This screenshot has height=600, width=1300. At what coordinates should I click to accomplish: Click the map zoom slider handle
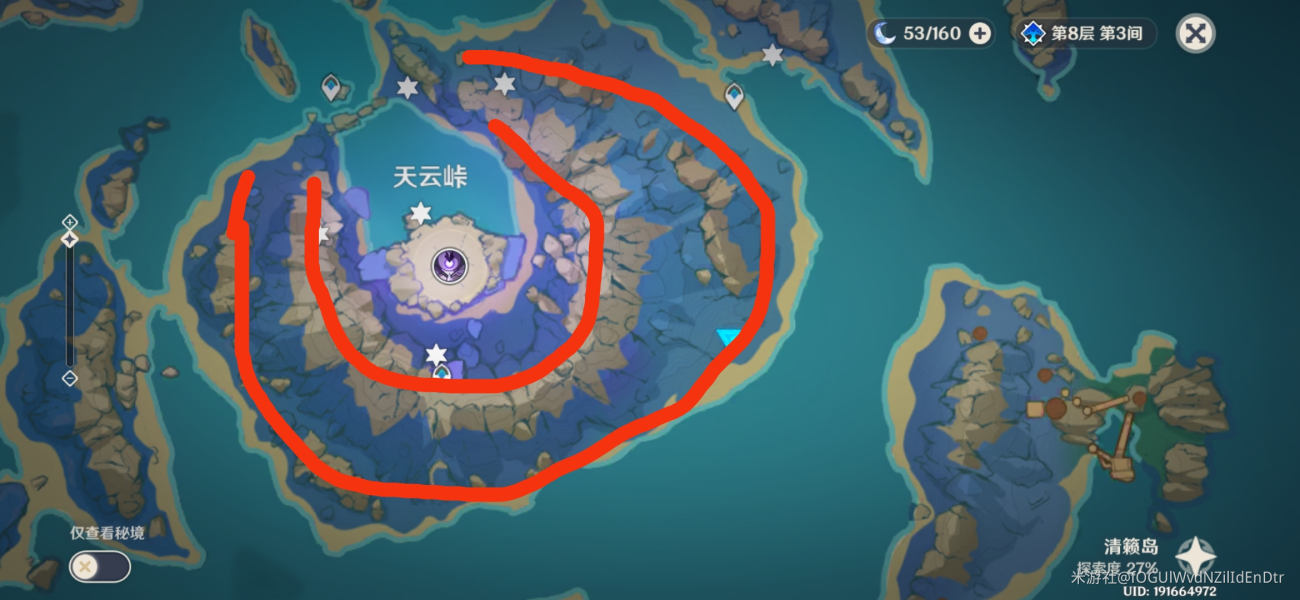tap(69, 240)
